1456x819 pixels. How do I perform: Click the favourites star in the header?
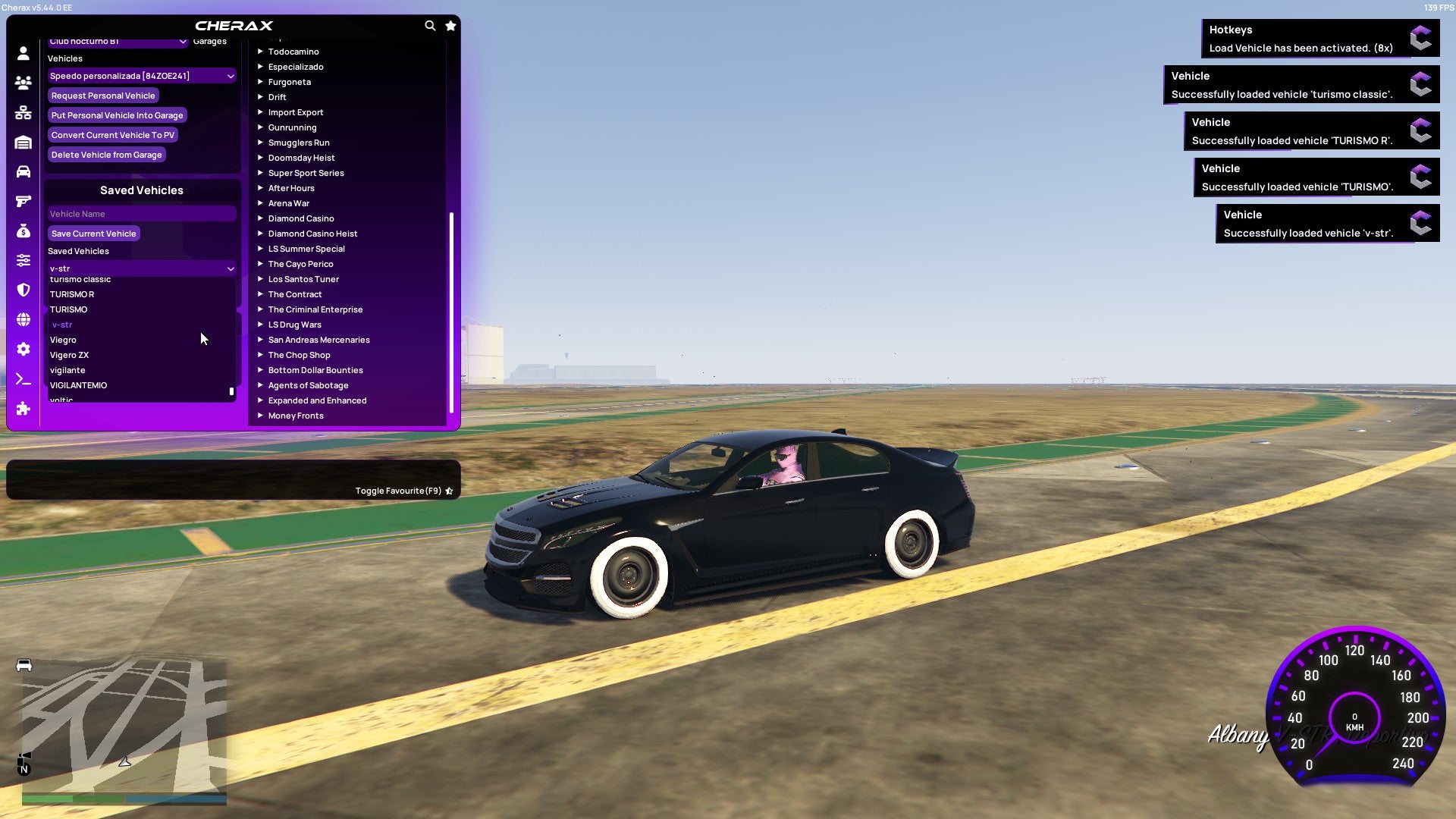450,25
